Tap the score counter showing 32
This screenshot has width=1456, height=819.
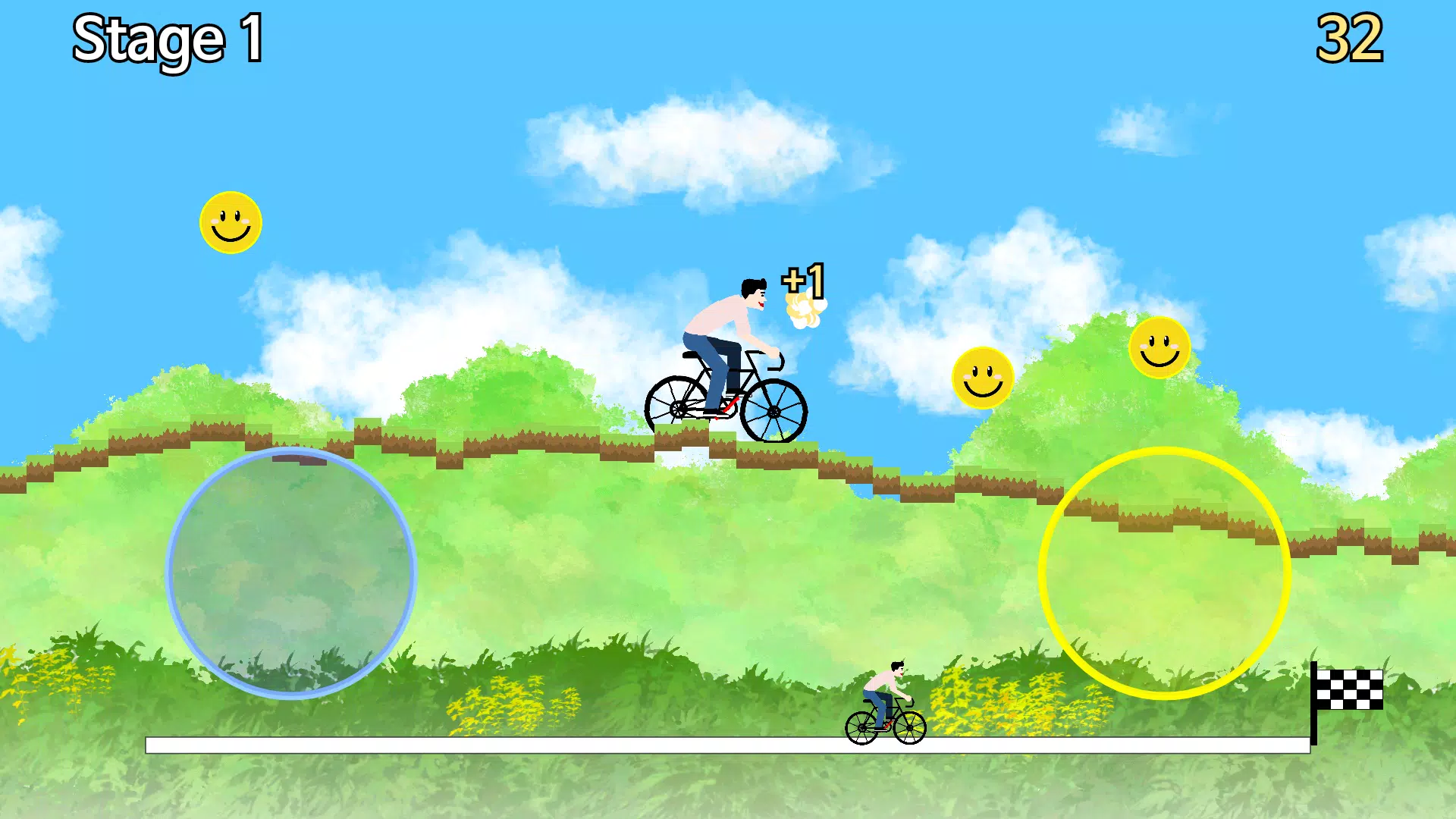(x=1351, y=36)
